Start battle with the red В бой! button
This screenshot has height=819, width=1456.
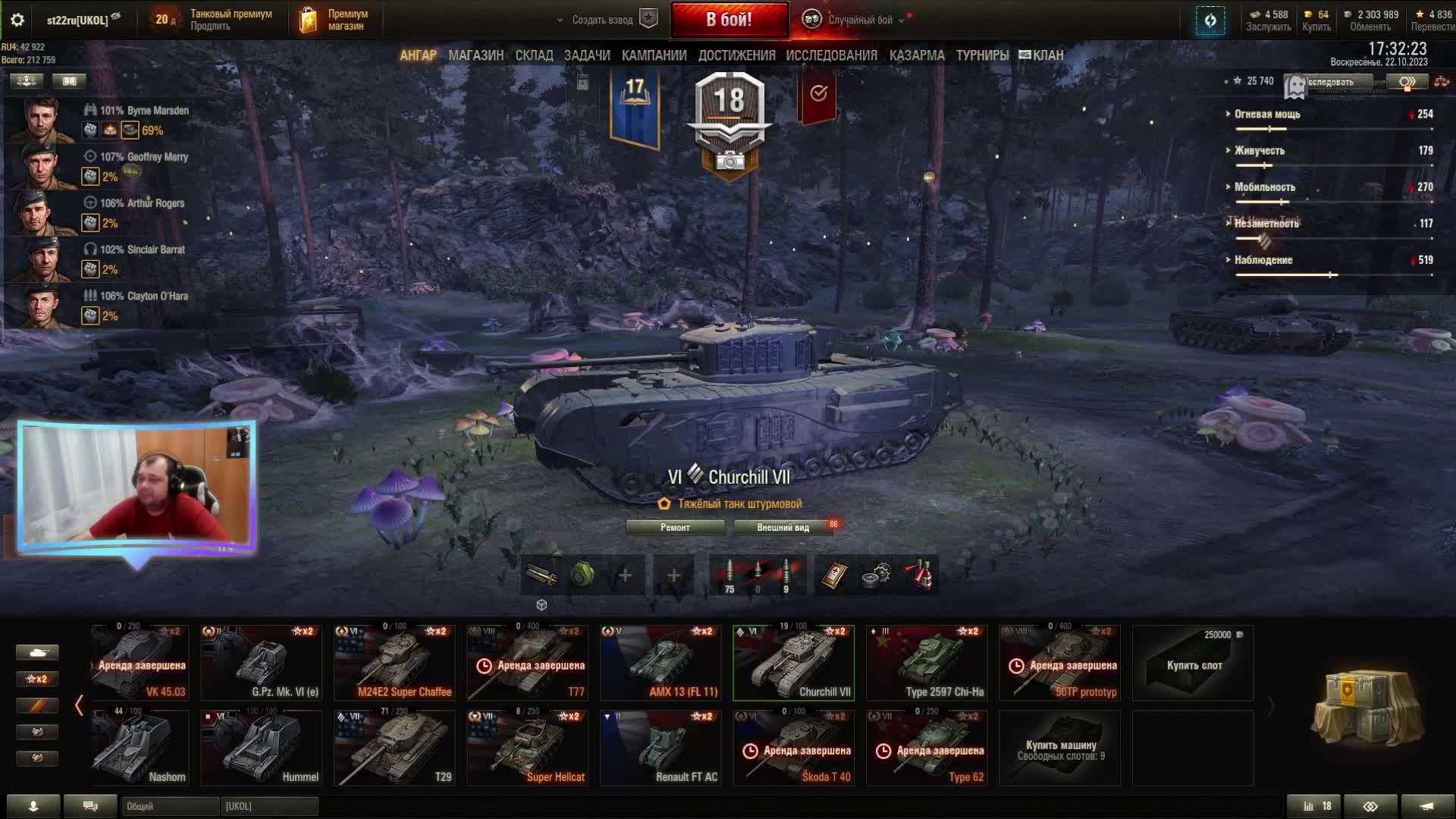[729, 20]
